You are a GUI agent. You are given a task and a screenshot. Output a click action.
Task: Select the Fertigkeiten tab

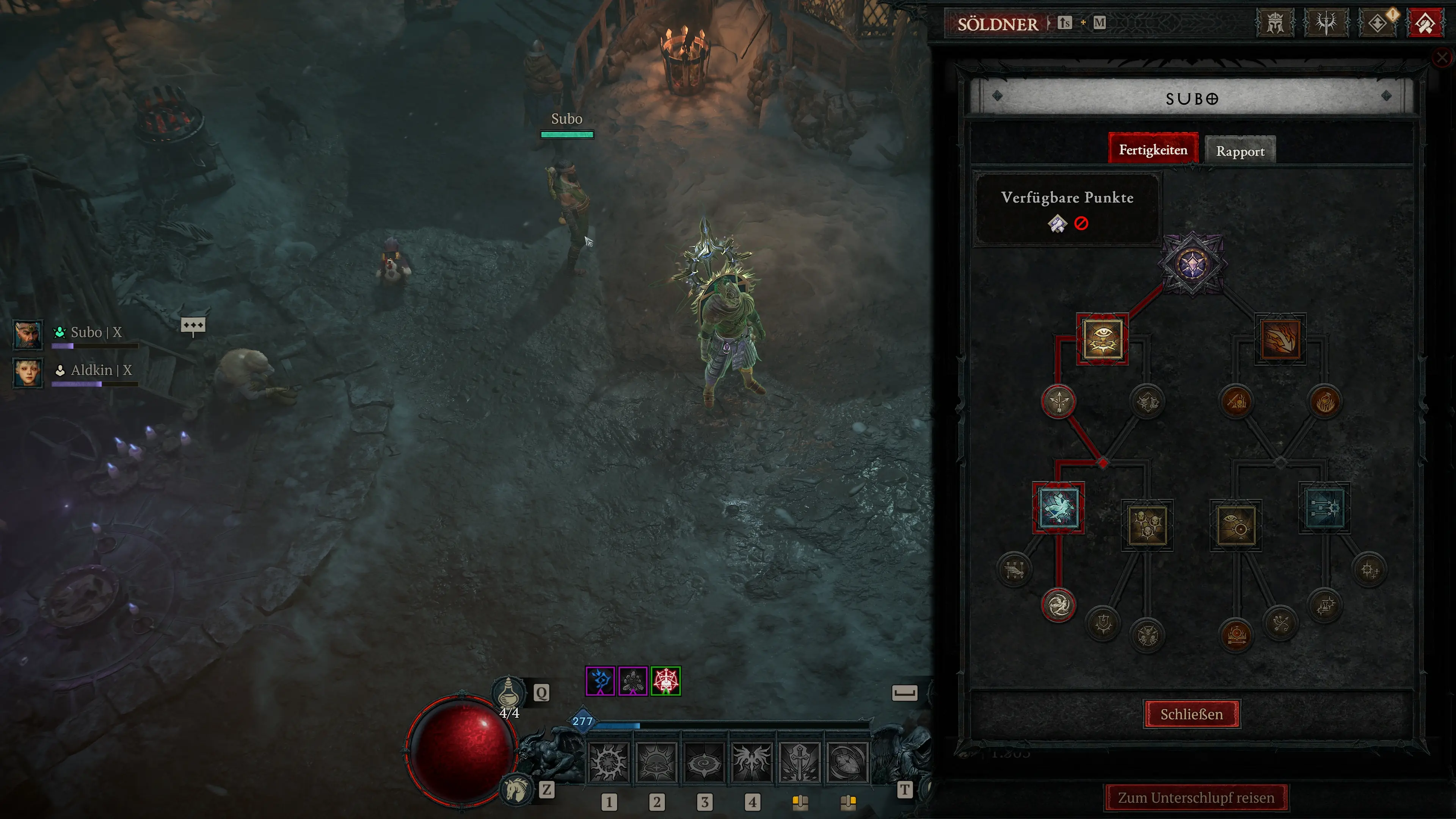[x=1153, y=150]
